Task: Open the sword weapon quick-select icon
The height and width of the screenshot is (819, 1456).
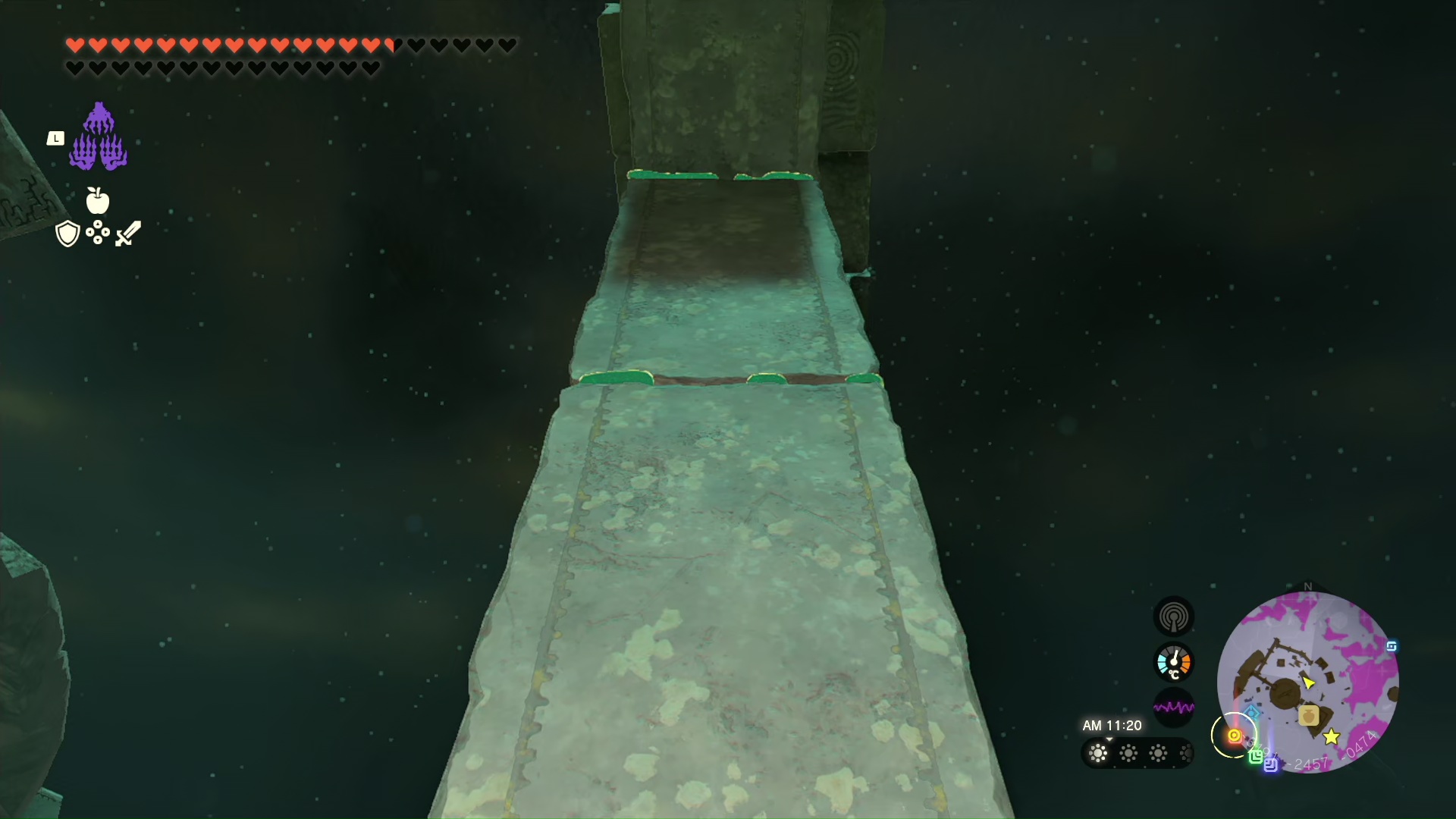Action: click(128, 234)
